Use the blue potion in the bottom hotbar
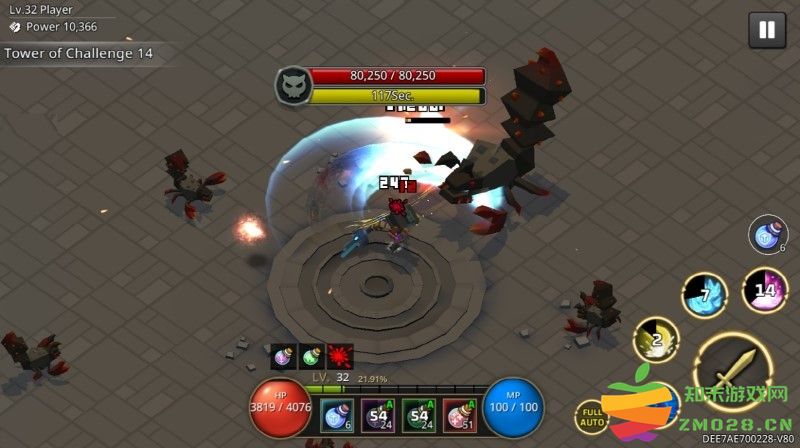This screenshot has width=800, height=448. click(337, 416)
